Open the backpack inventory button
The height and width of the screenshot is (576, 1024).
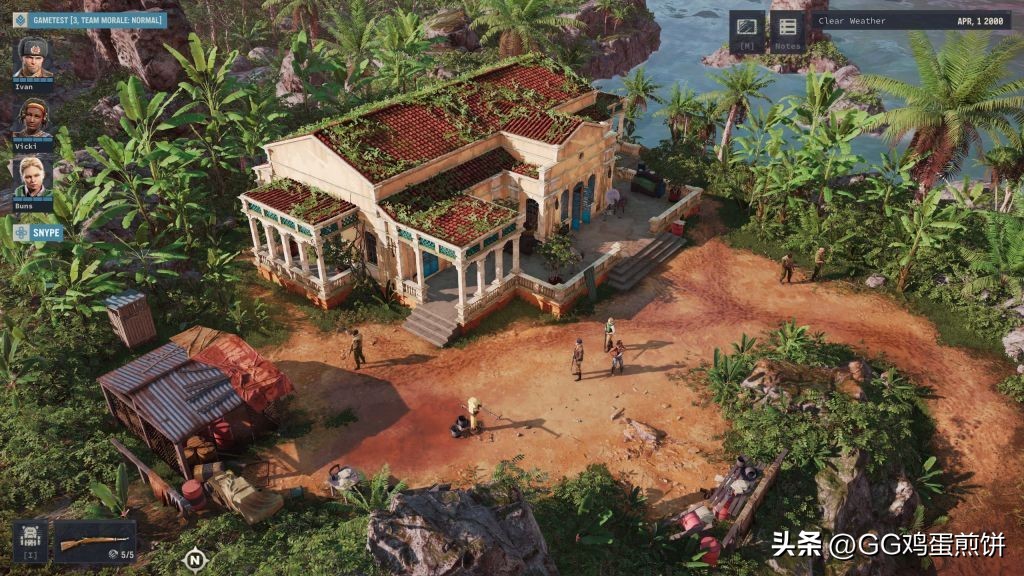pyautogui.click(x=30, y=540)
